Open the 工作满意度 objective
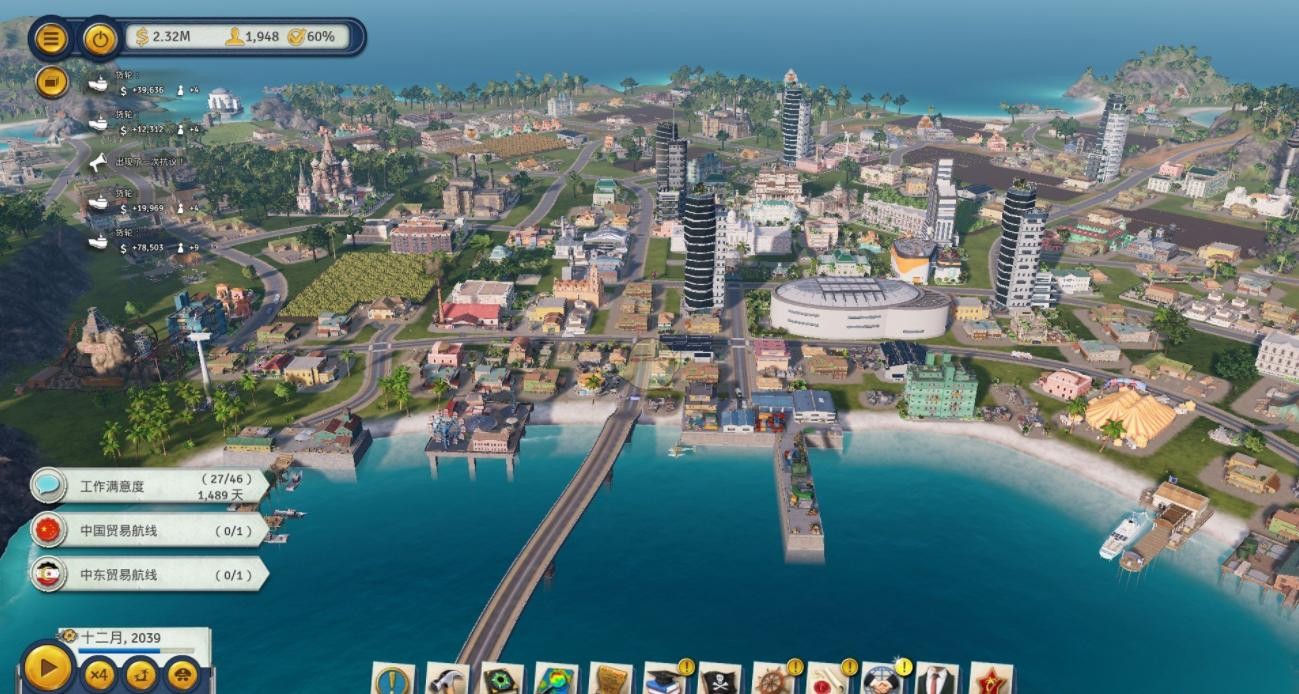The width and height of the screenshot is (1299, 694). coord(150,487)
